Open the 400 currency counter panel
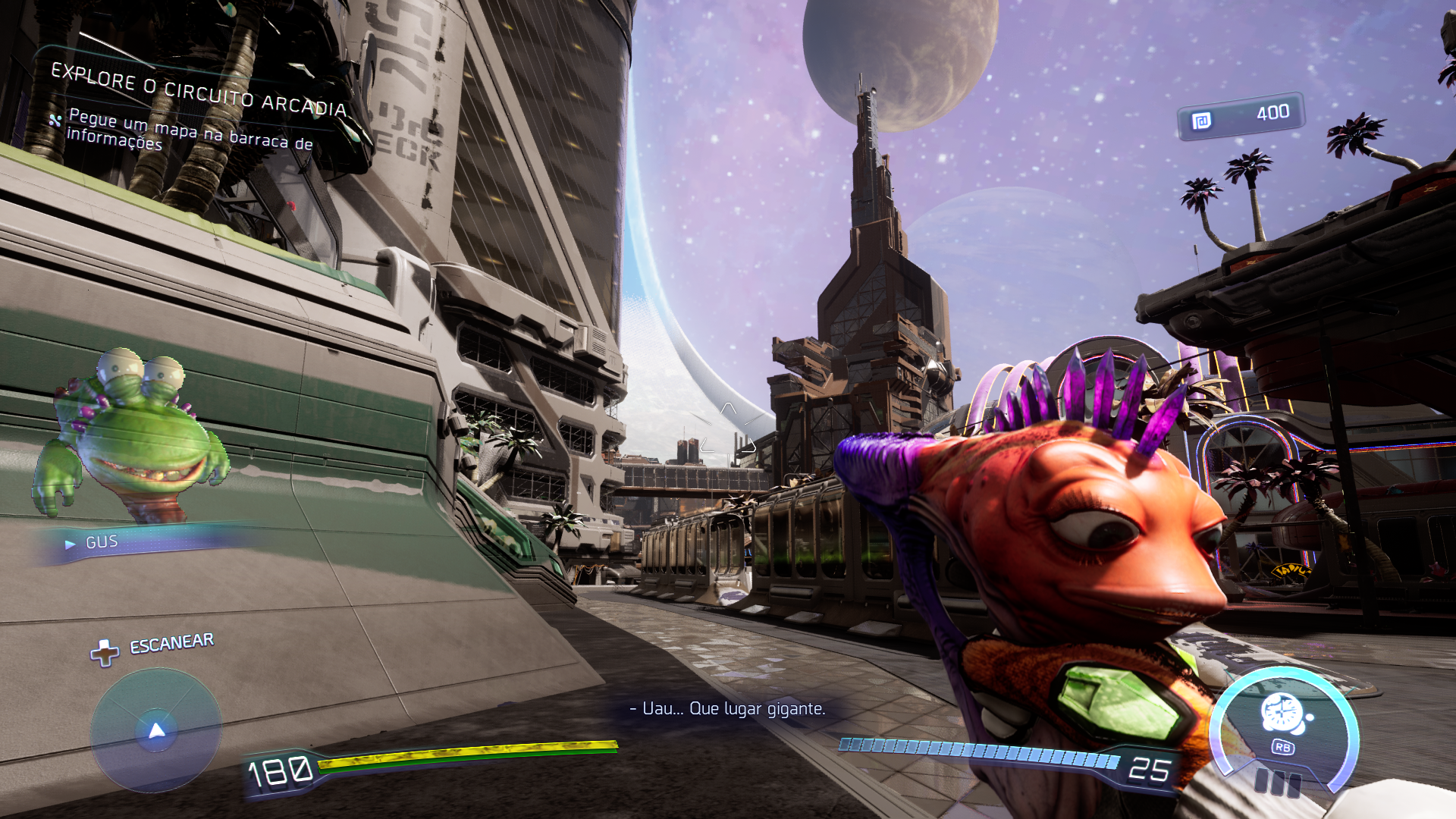 [x=1241, y=116]
